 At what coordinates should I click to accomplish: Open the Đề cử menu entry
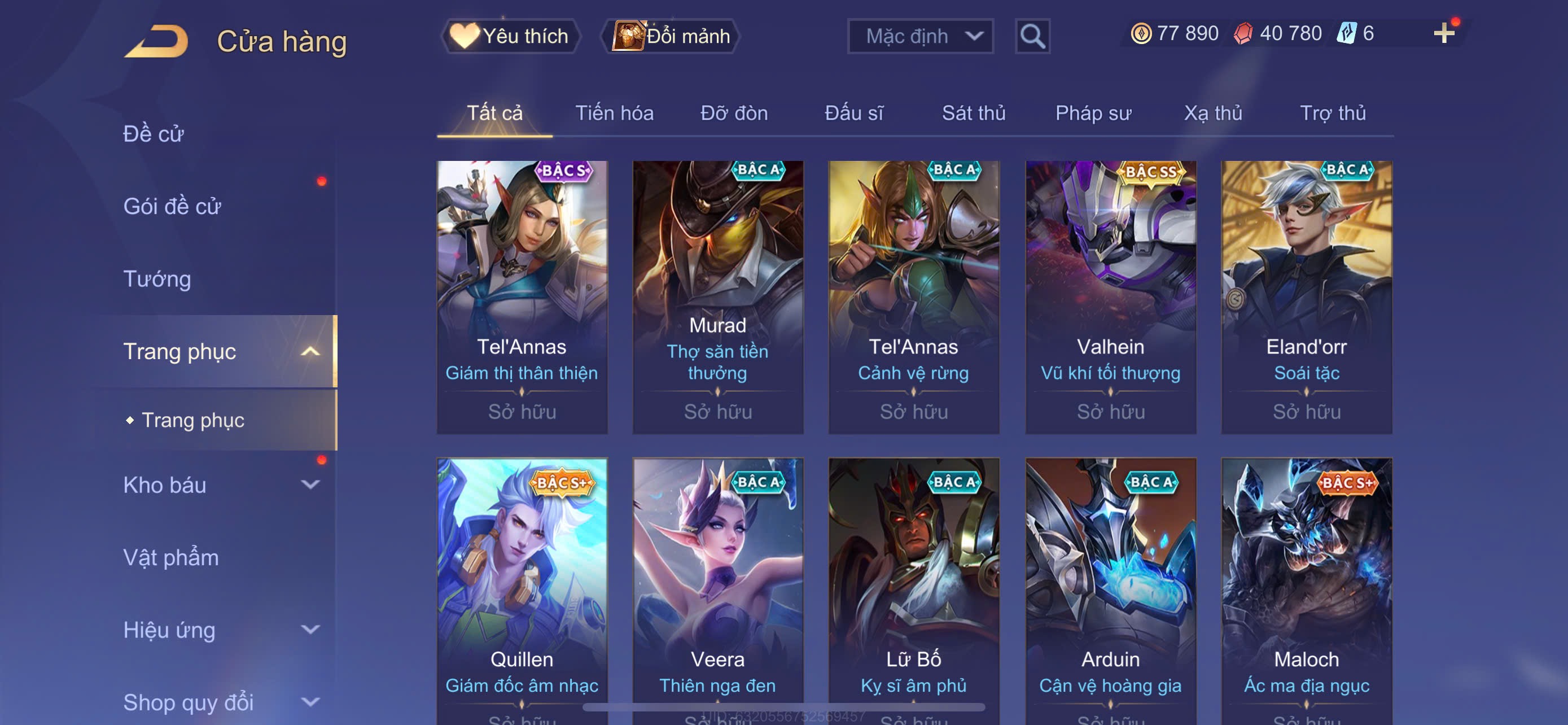coord(154,134)
